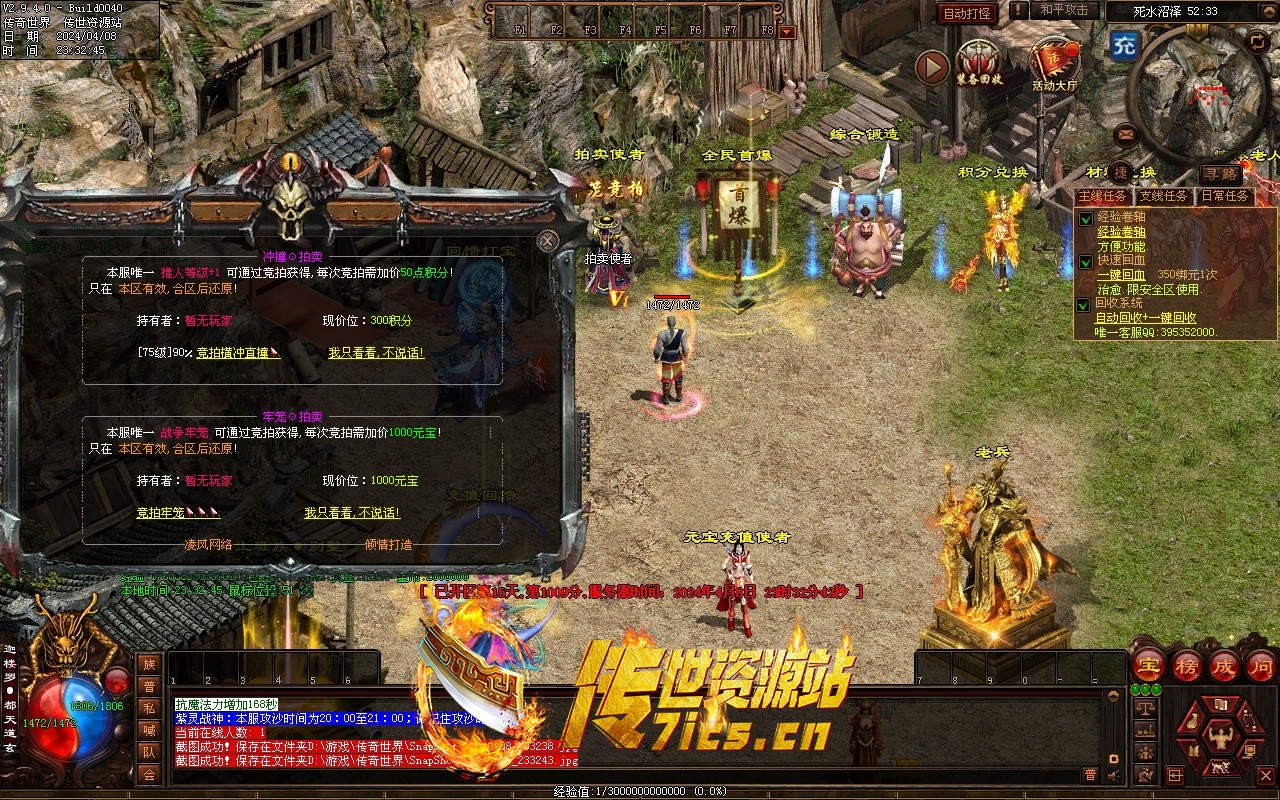This screenshot has width=1280, height=800.
Task: Open the 装备回收 equipment recycle icon
Action: (978, 62)
